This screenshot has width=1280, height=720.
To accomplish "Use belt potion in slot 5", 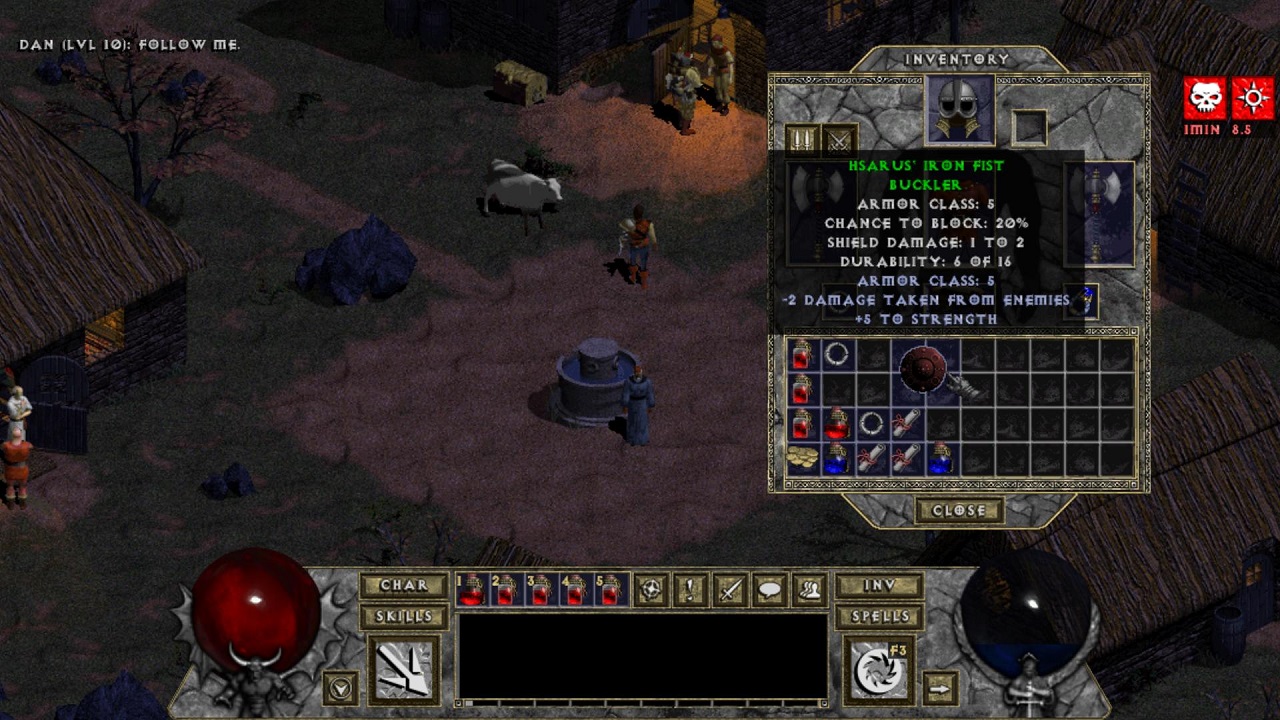I will point(609,591).
